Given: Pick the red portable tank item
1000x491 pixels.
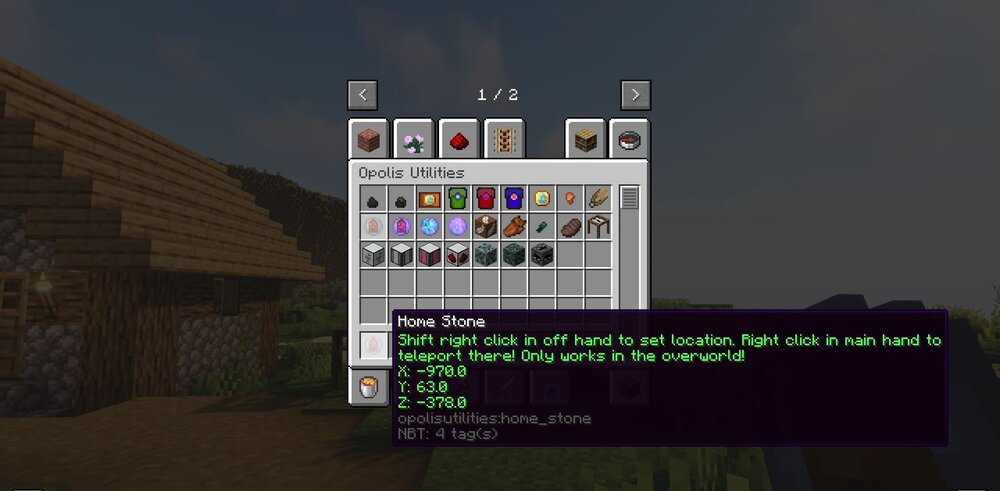Looking at the screenshot, I should 485,198.
